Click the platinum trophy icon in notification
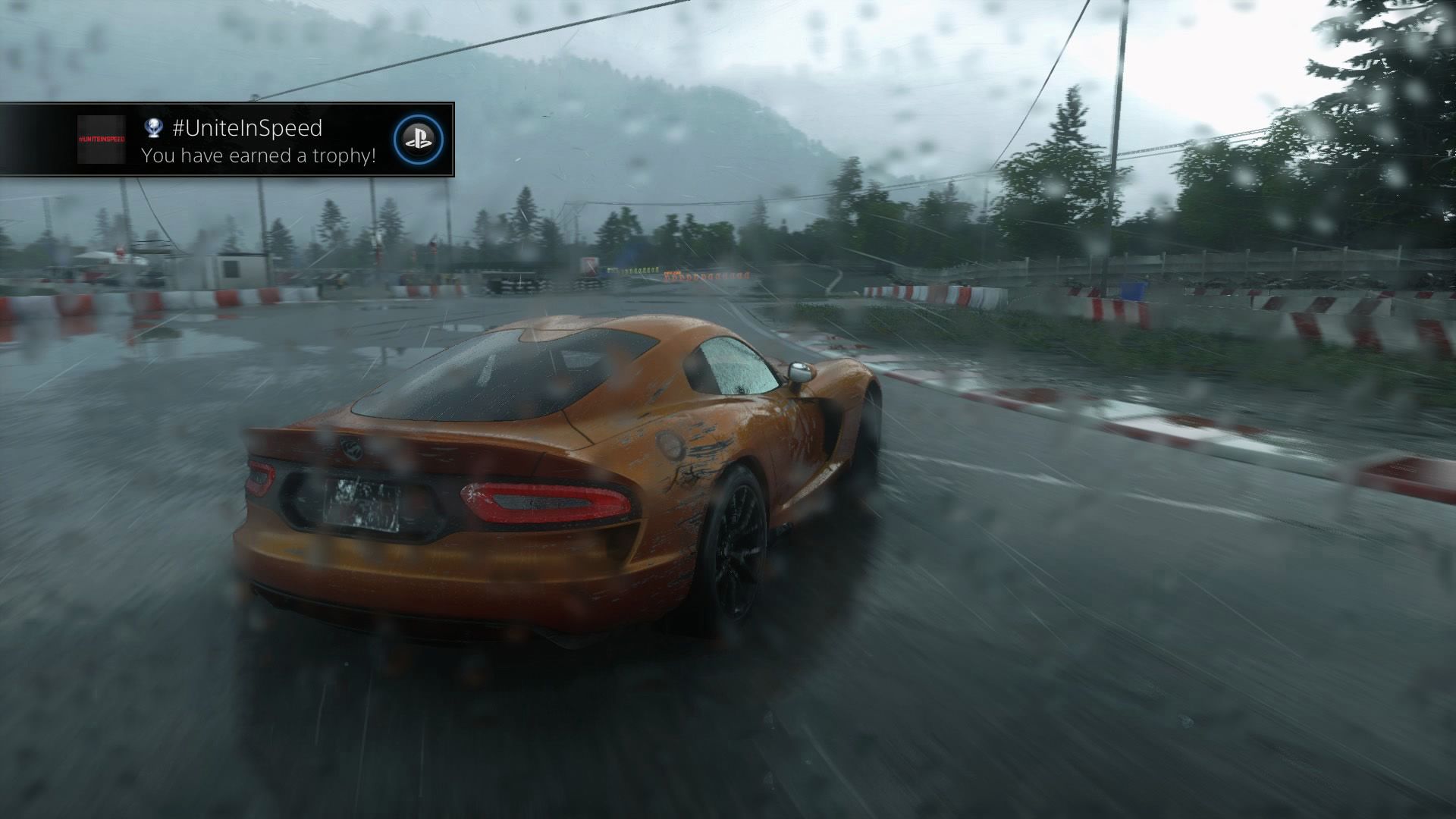This screenshot has width=1456, height=819. [154, 130]
